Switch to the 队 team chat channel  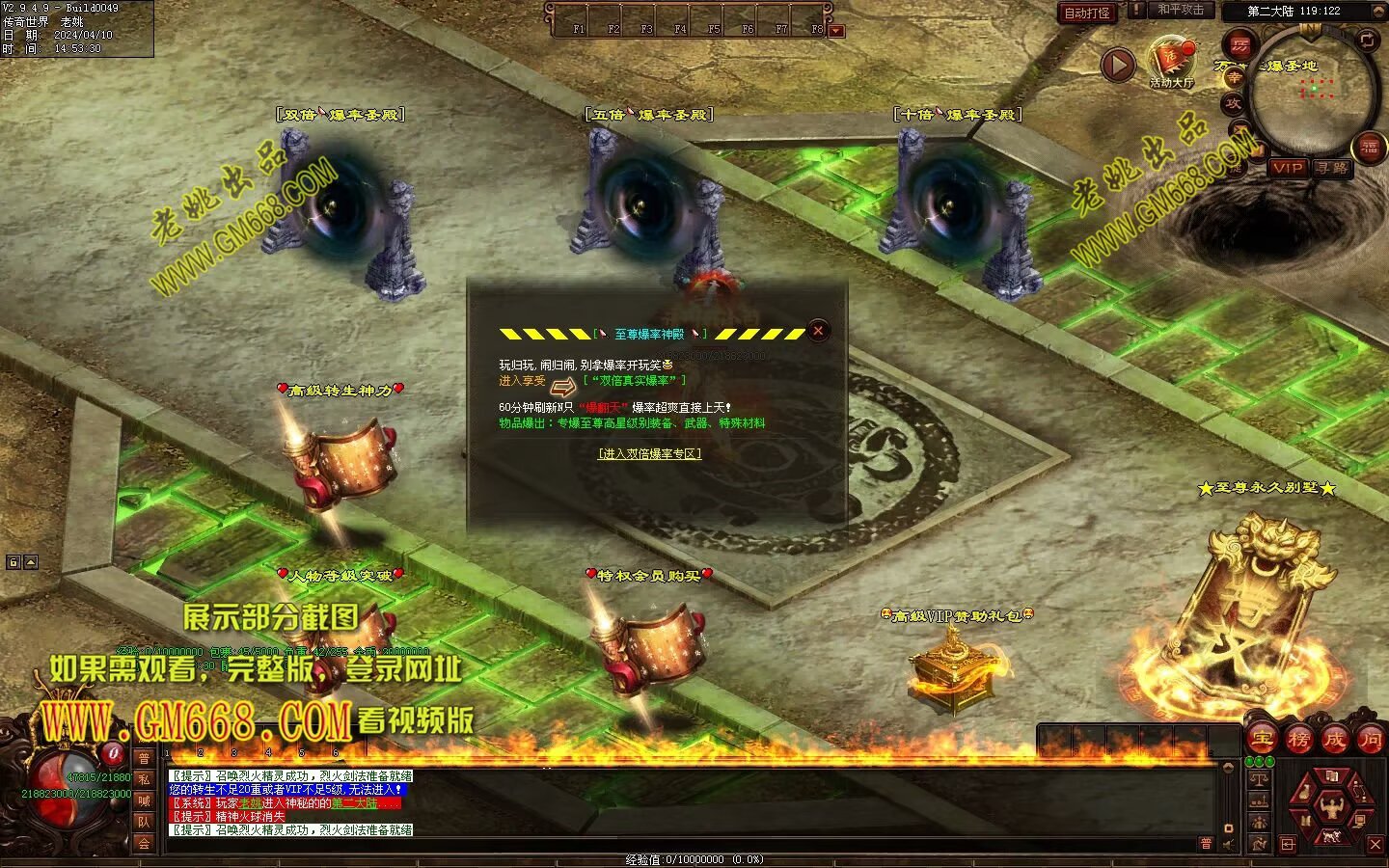click(x=144, y=822)
